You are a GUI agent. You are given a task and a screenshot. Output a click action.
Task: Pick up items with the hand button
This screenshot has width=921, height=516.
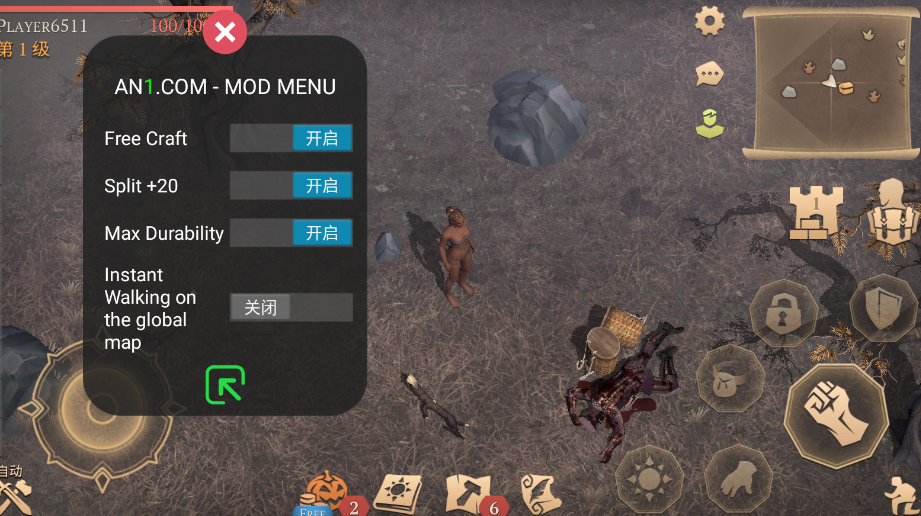(x=738, y=476)
